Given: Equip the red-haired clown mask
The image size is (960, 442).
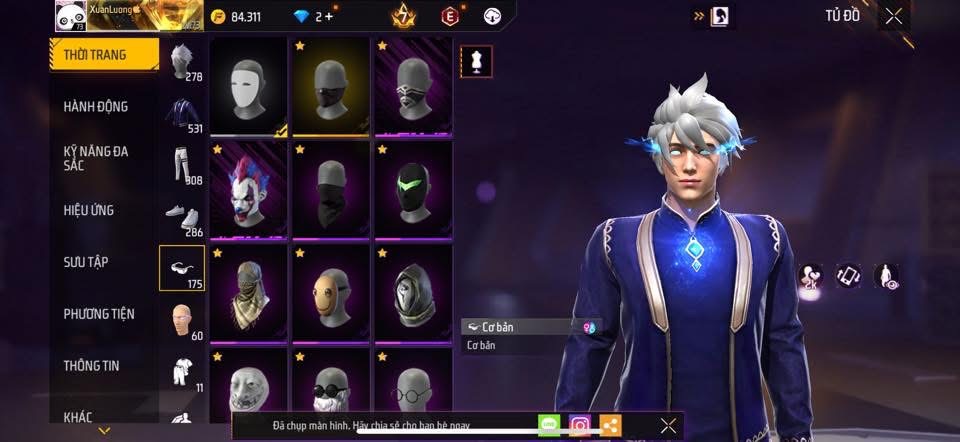Looking at the screenshot, I should coord(249,190).
